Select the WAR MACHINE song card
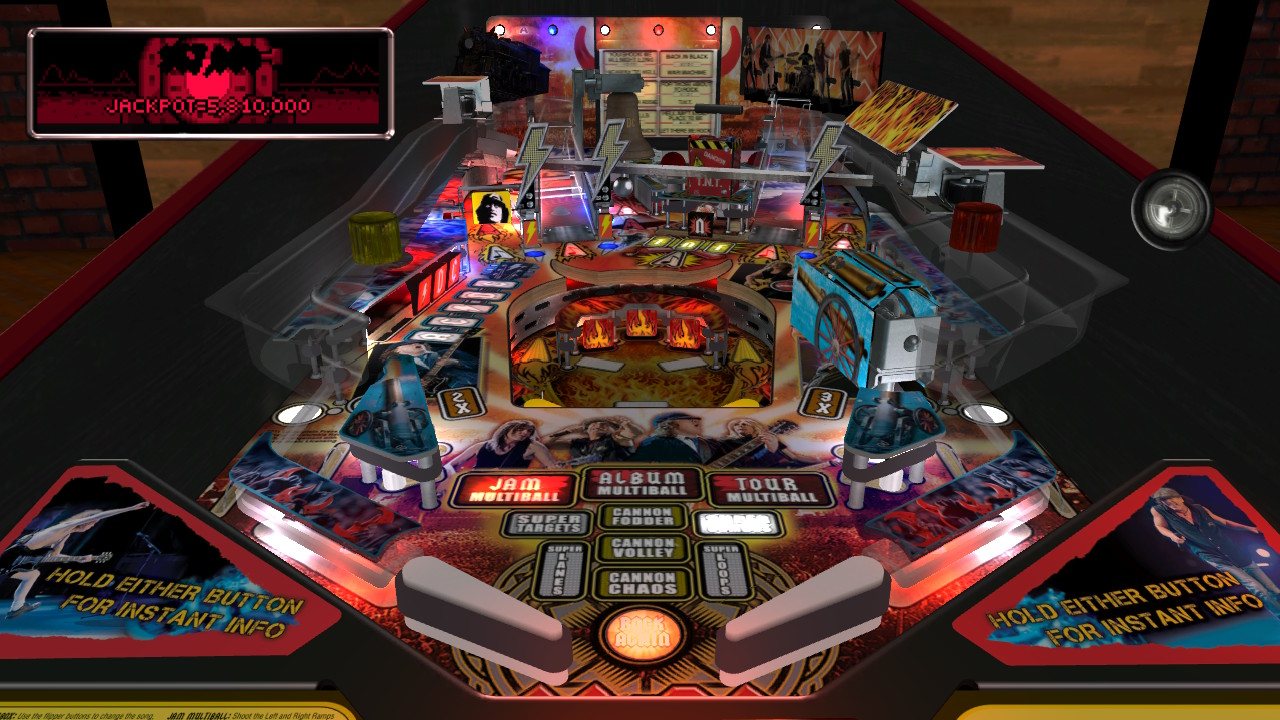This screenshot has width=1280, height=720. (686, 72)
